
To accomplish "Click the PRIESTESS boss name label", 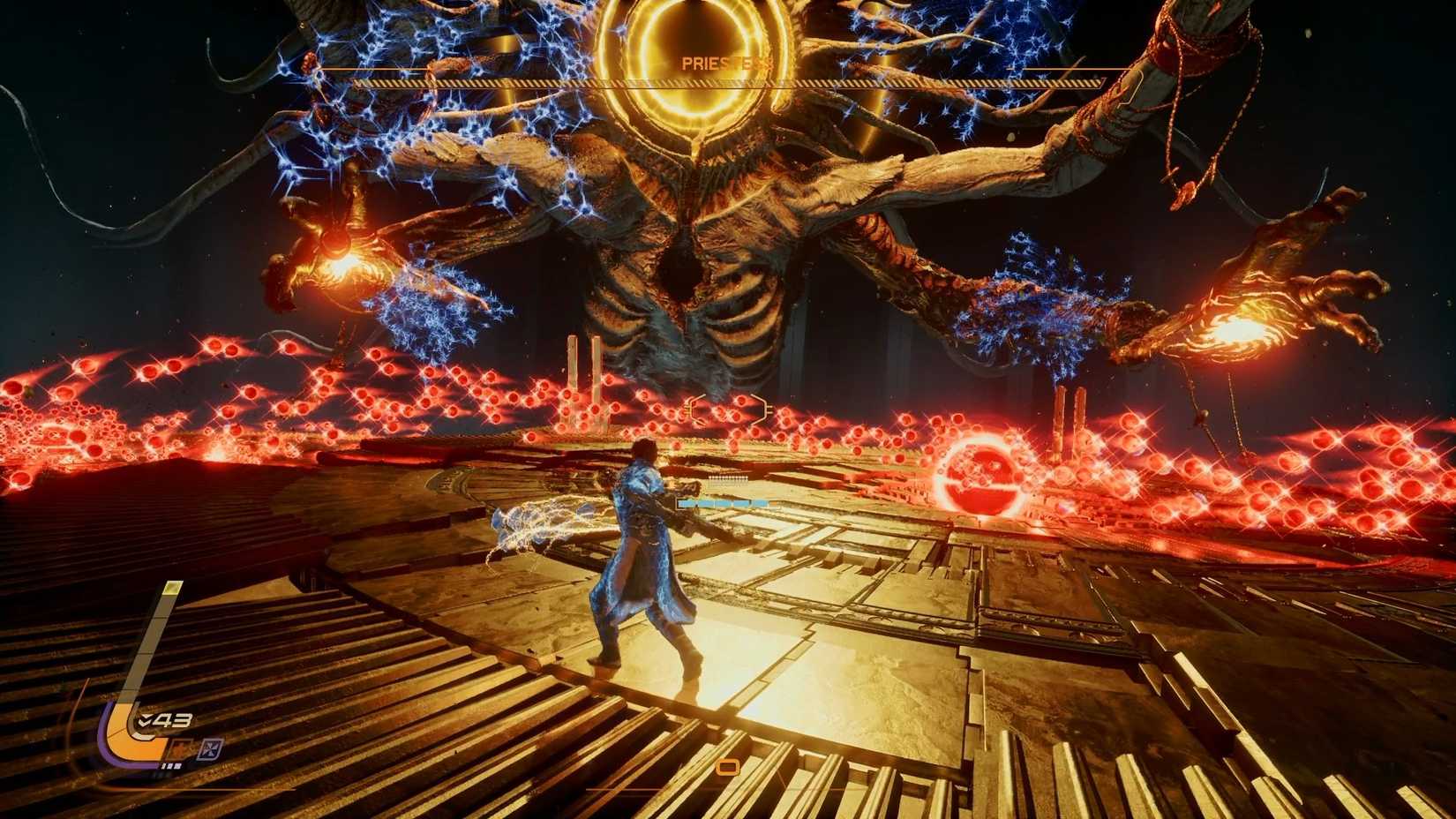I will click(x=725, y=63).
